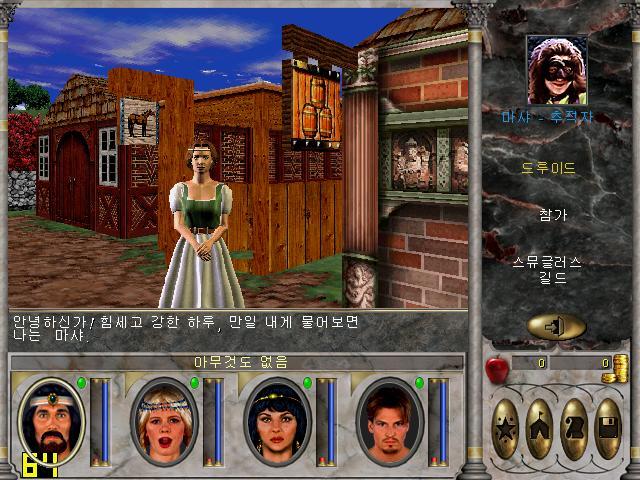Ask Martha about the 드루이드 topic
This screenshot has height=480, width=640.
pyautogui.click(x=549, y=168)
